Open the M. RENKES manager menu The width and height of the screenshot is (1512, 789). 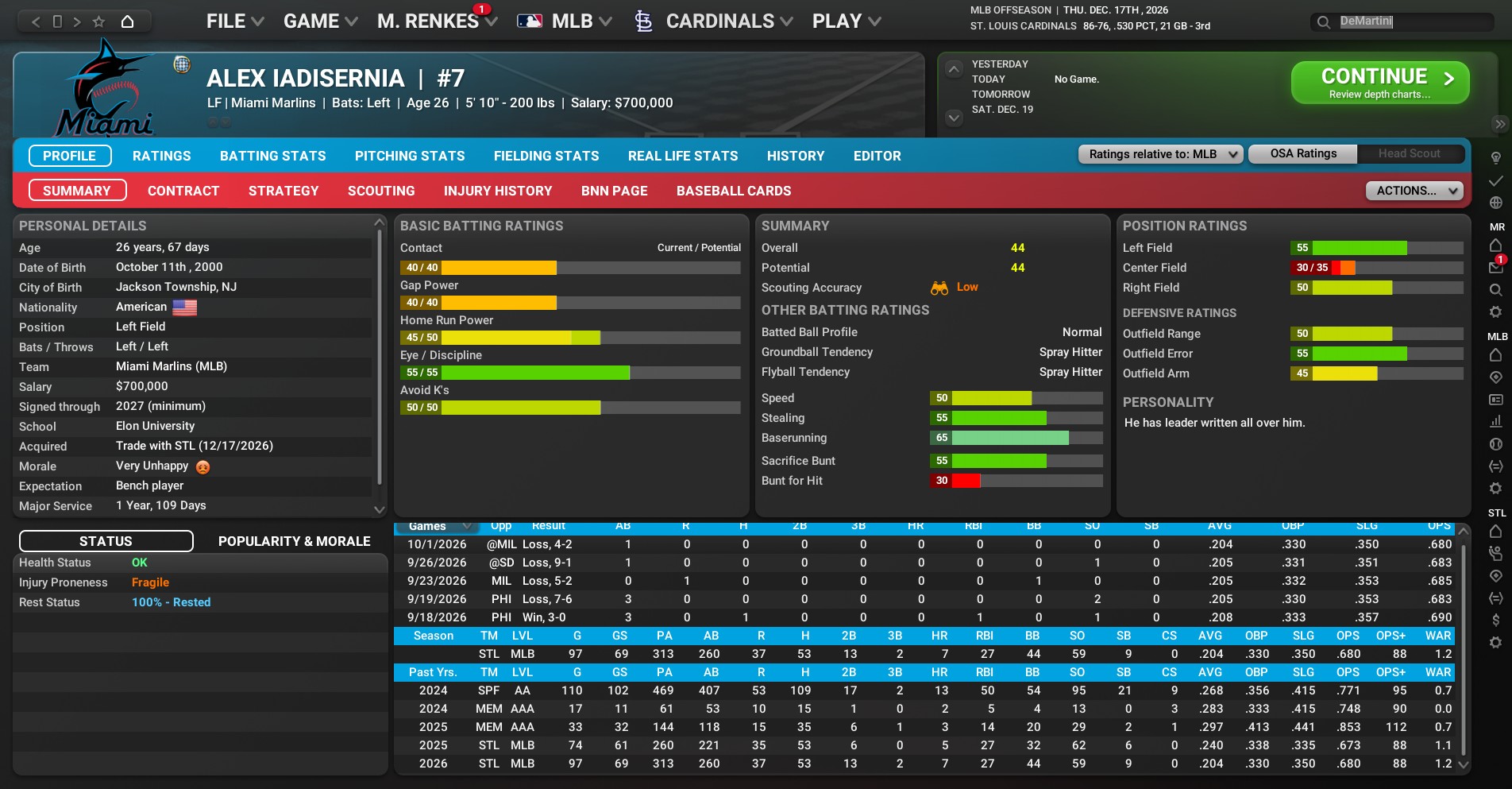tap(437, 21)
